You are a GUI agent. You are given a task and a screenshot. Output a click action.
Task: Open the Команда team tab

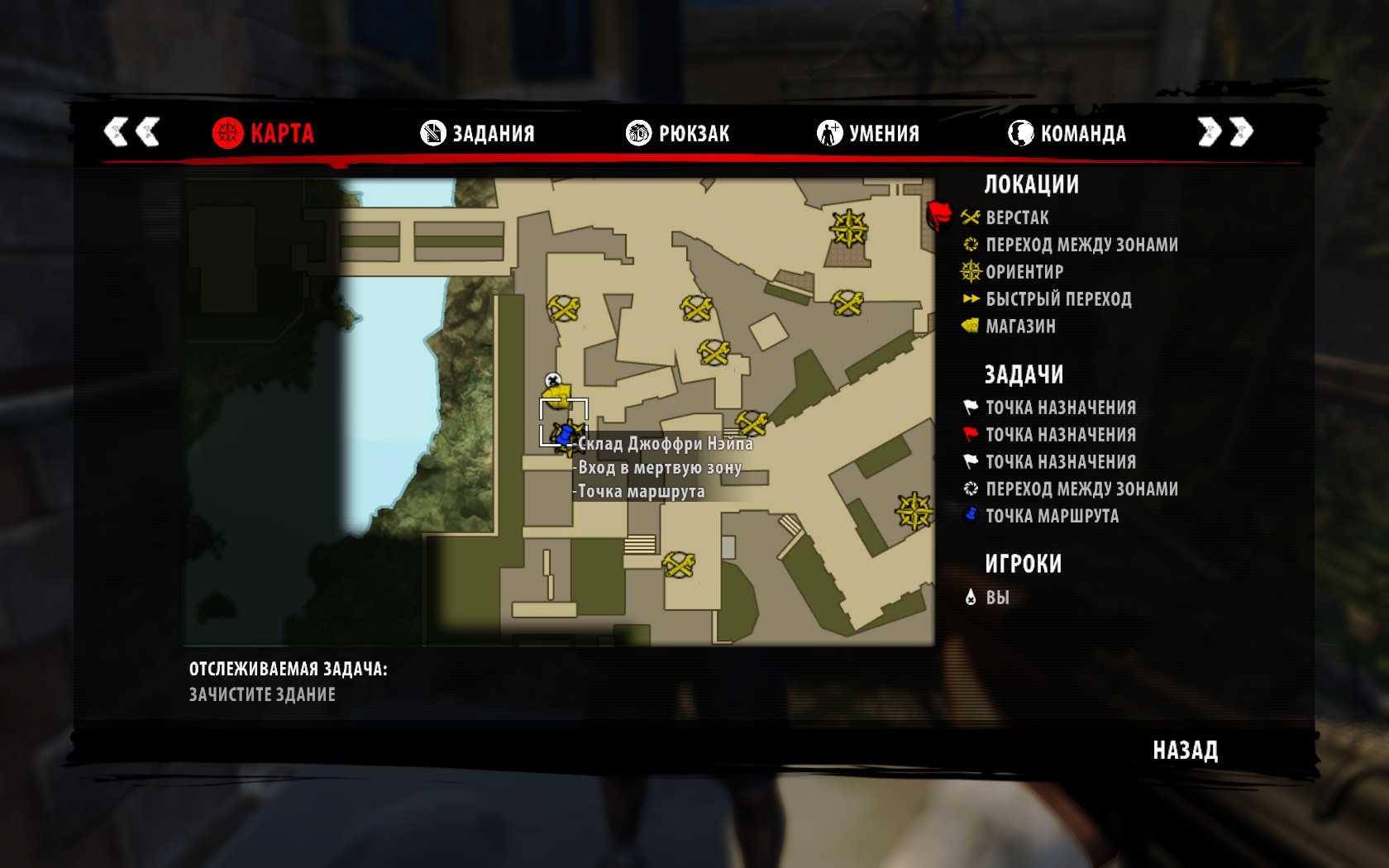click(1067, 133)
